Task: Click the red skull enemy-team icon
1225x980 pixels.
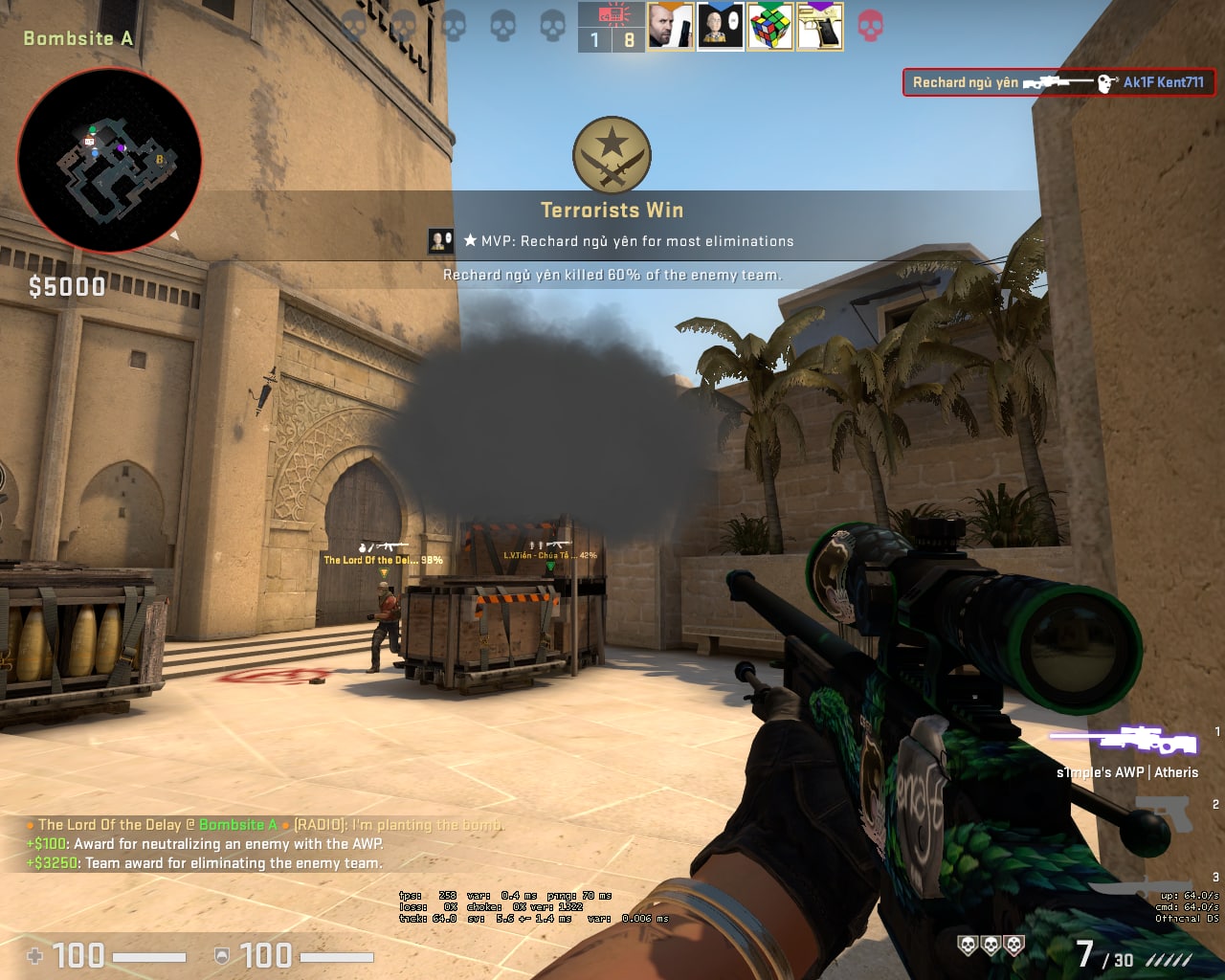Action: pos(870,27)
